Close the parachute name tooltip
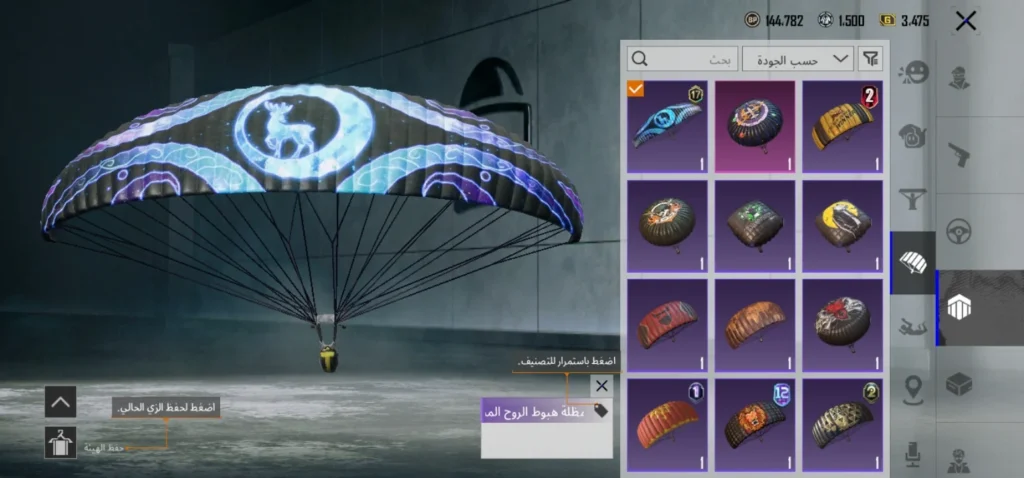Viewport: 1024px width, 478px height. [601, 385]
